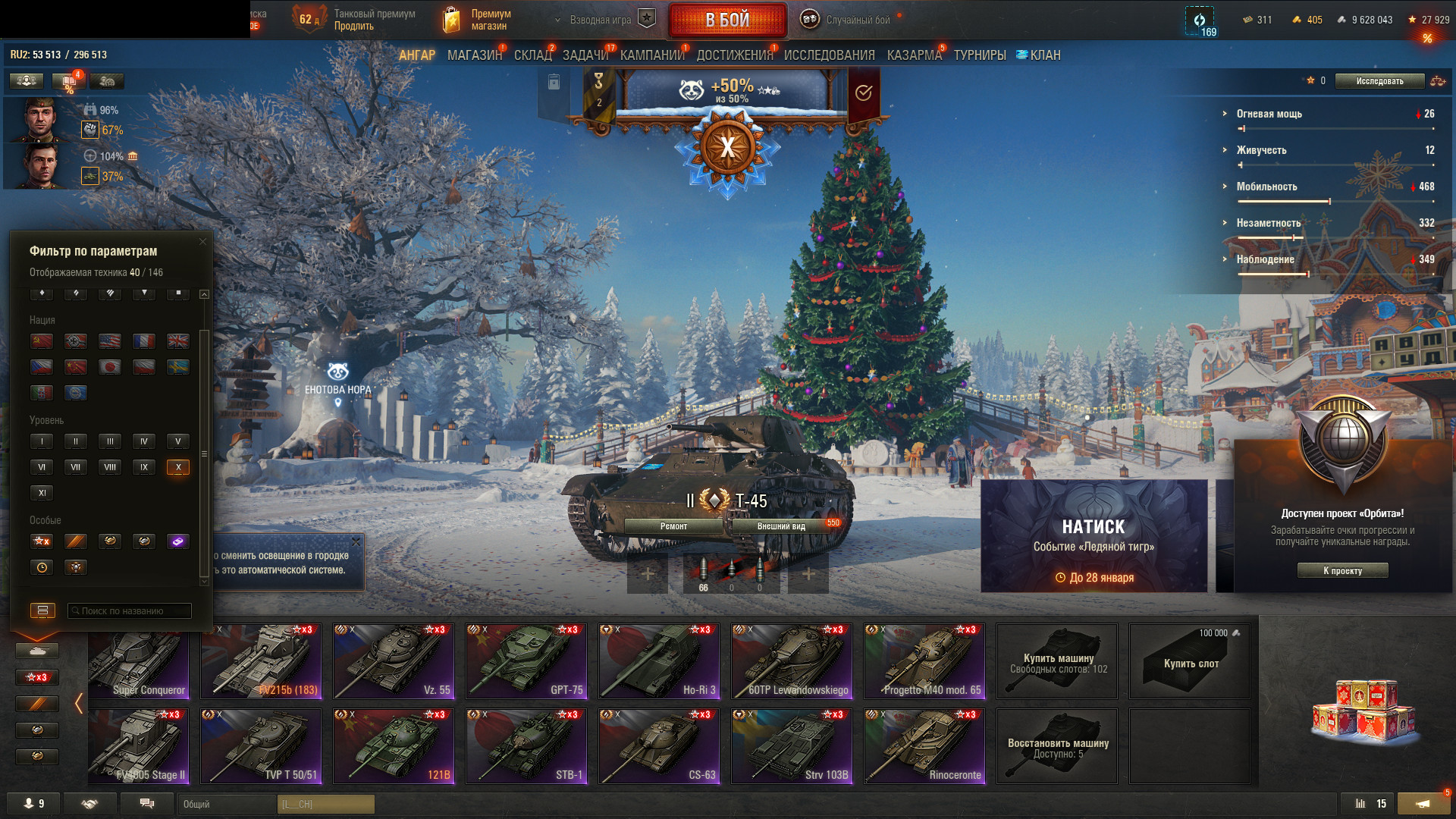Toggle the tier X level filter
Image resolution: width=1456 pixels, height=819 pixels.
pyautogui.click(x=178, y=467)
